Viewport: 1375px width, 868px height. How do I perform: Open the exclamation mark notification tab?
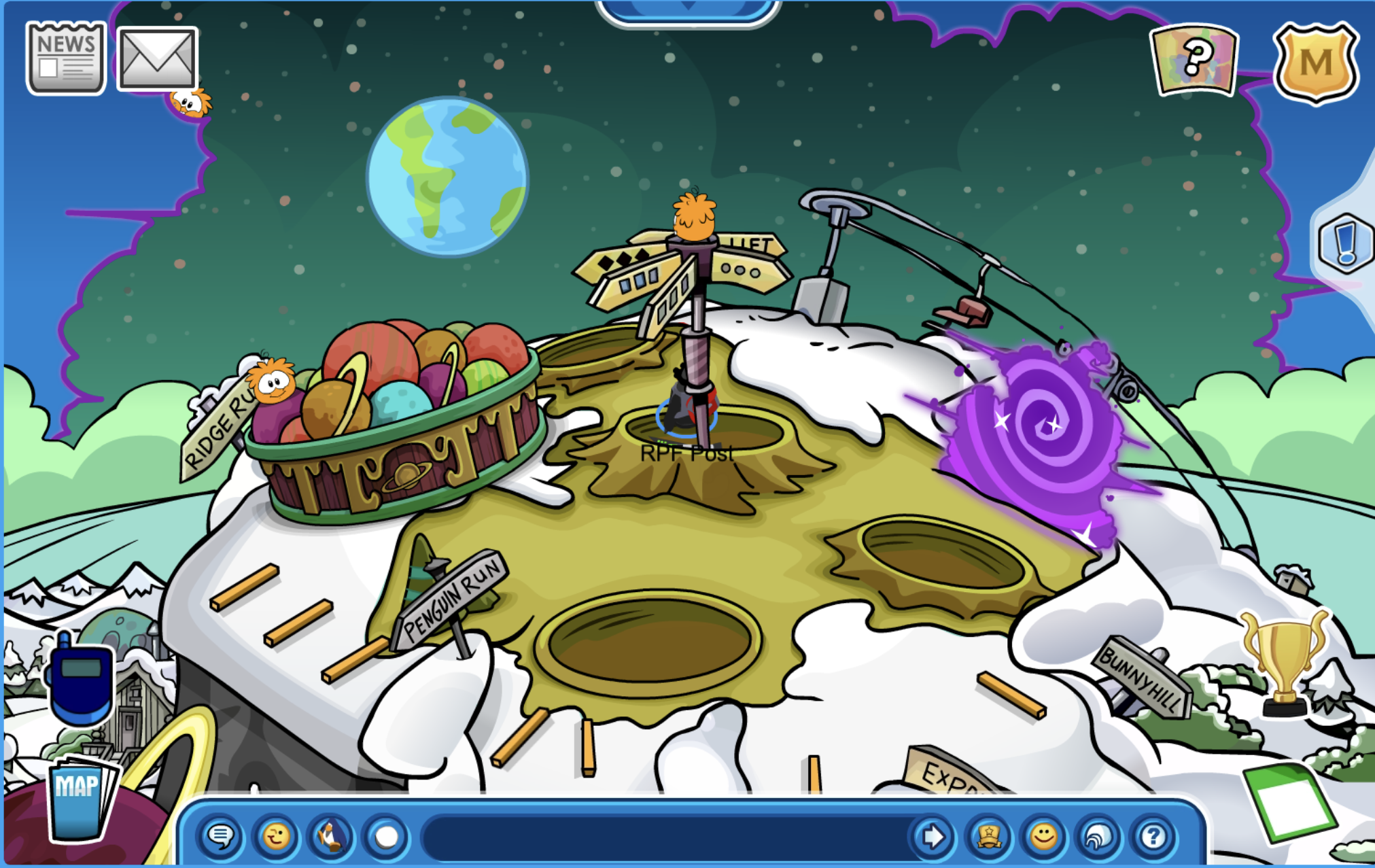(x=1344, y=243)
